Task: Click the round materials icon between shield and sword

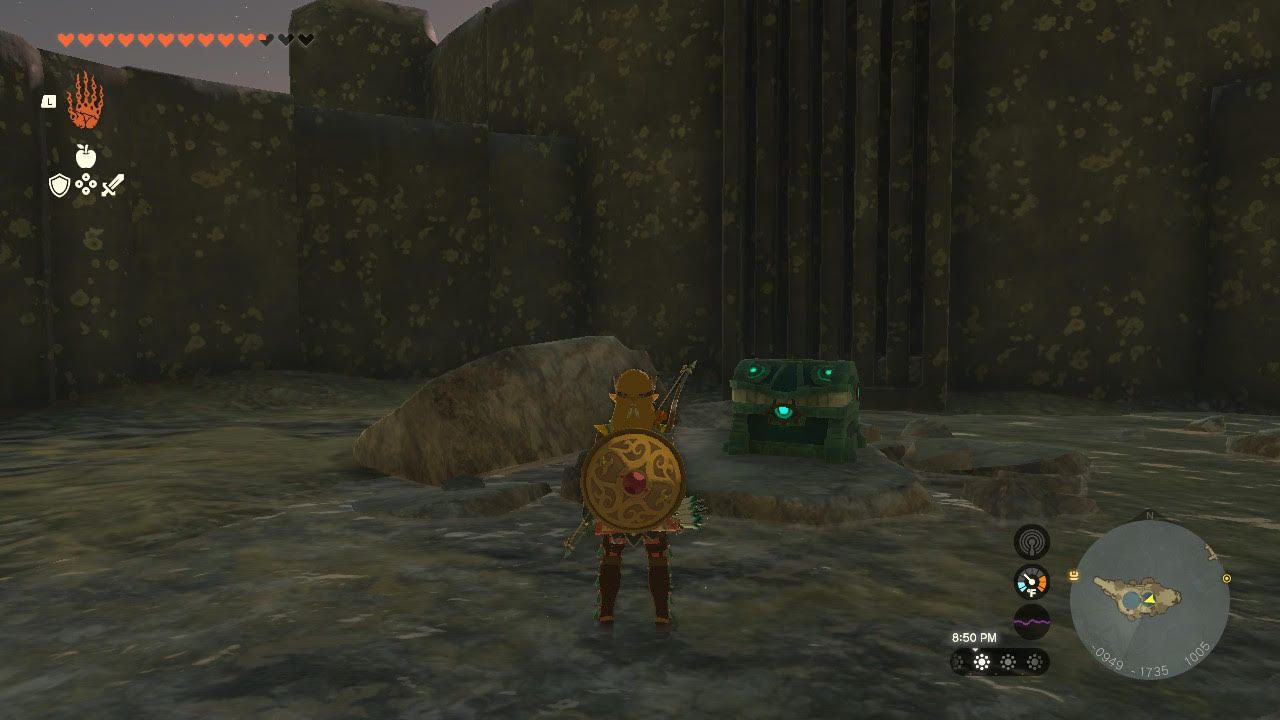Action: pyautogui.click(x=85, y=183)
